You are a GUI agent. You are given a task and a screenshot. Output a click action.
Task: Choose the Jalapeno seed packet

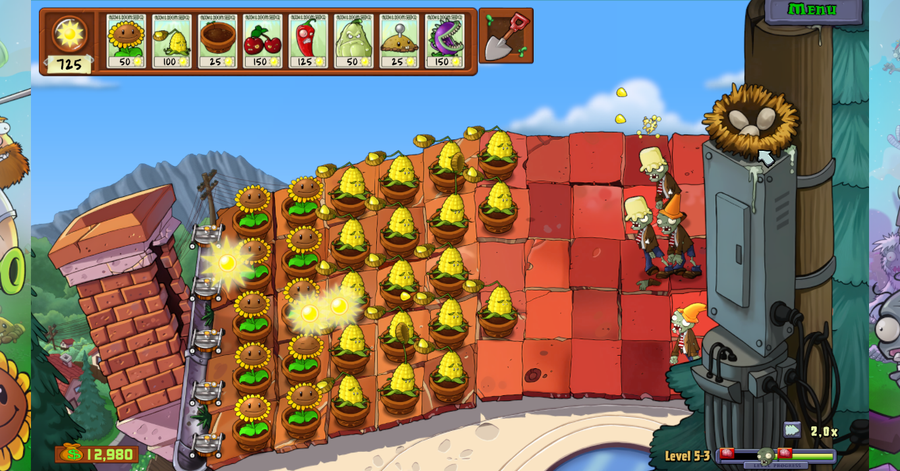[308, 41]
